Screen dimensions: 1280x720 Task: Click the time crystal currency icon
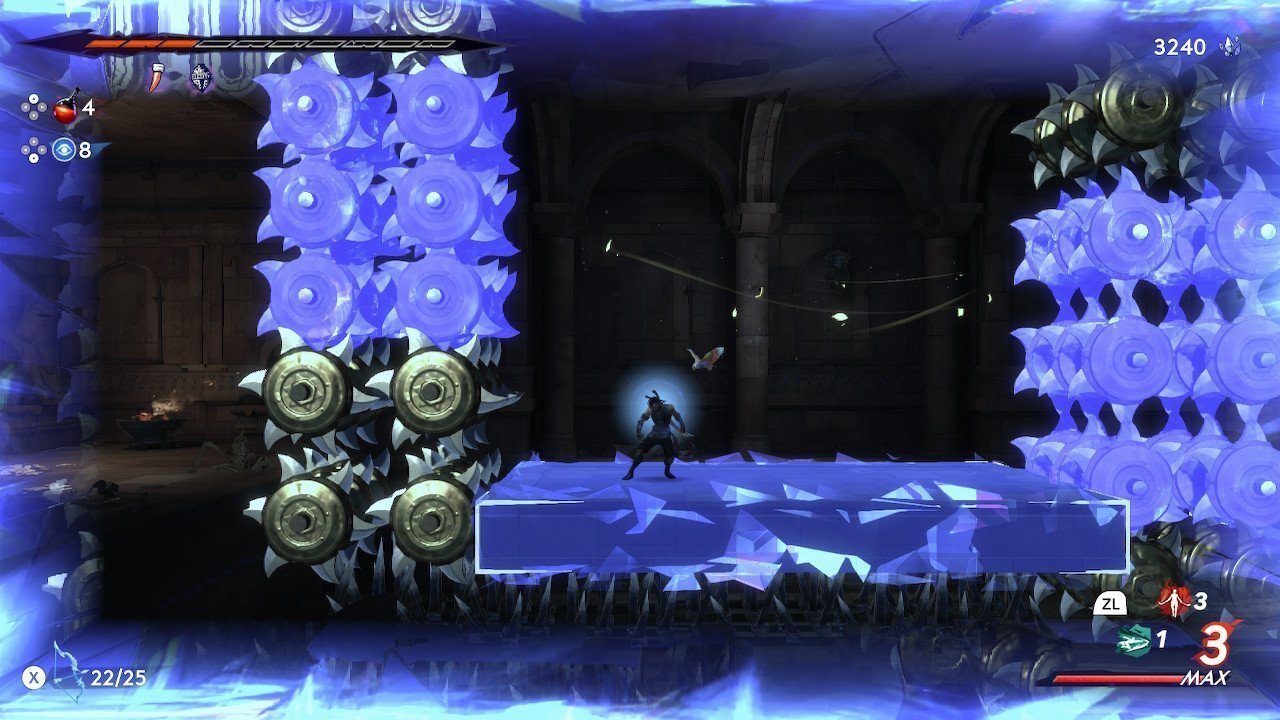point(1230,46)
